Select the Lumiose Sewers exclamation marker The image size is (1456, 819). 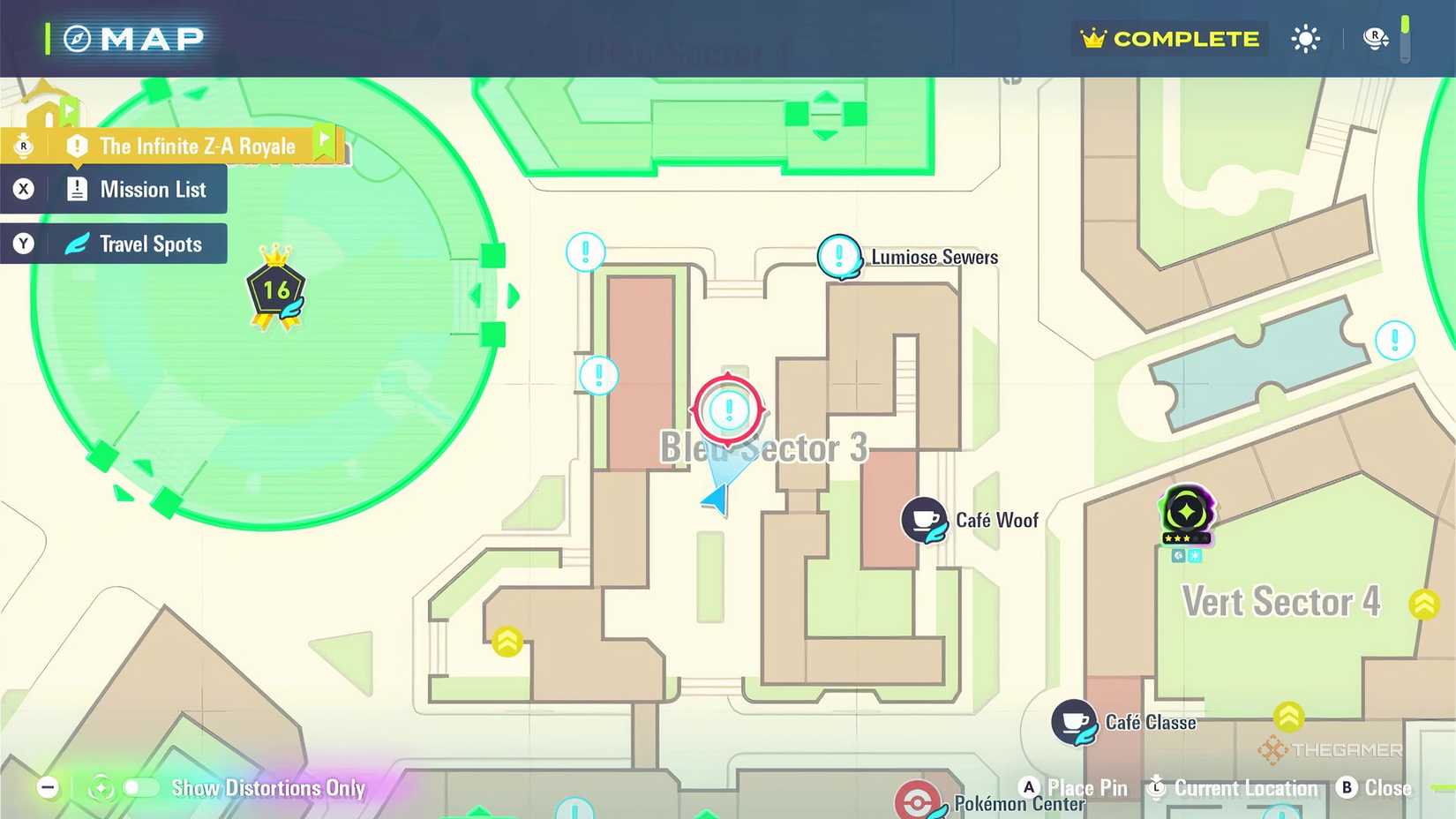point(839,257)
